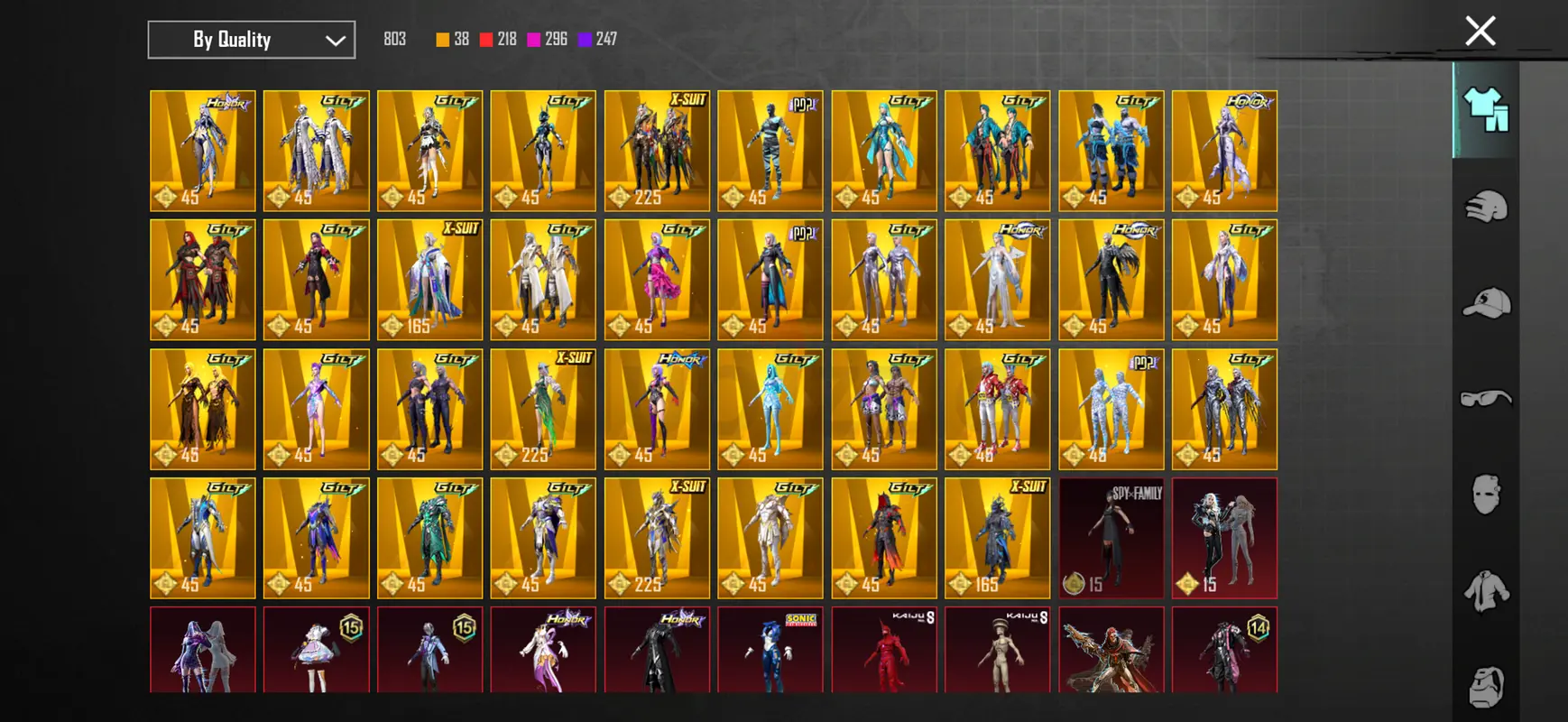Image resolution: width=1568 pixels, height=722 pixels.
Task: Select the X-Suit costing 165 in second row
Action: (429, 280)
